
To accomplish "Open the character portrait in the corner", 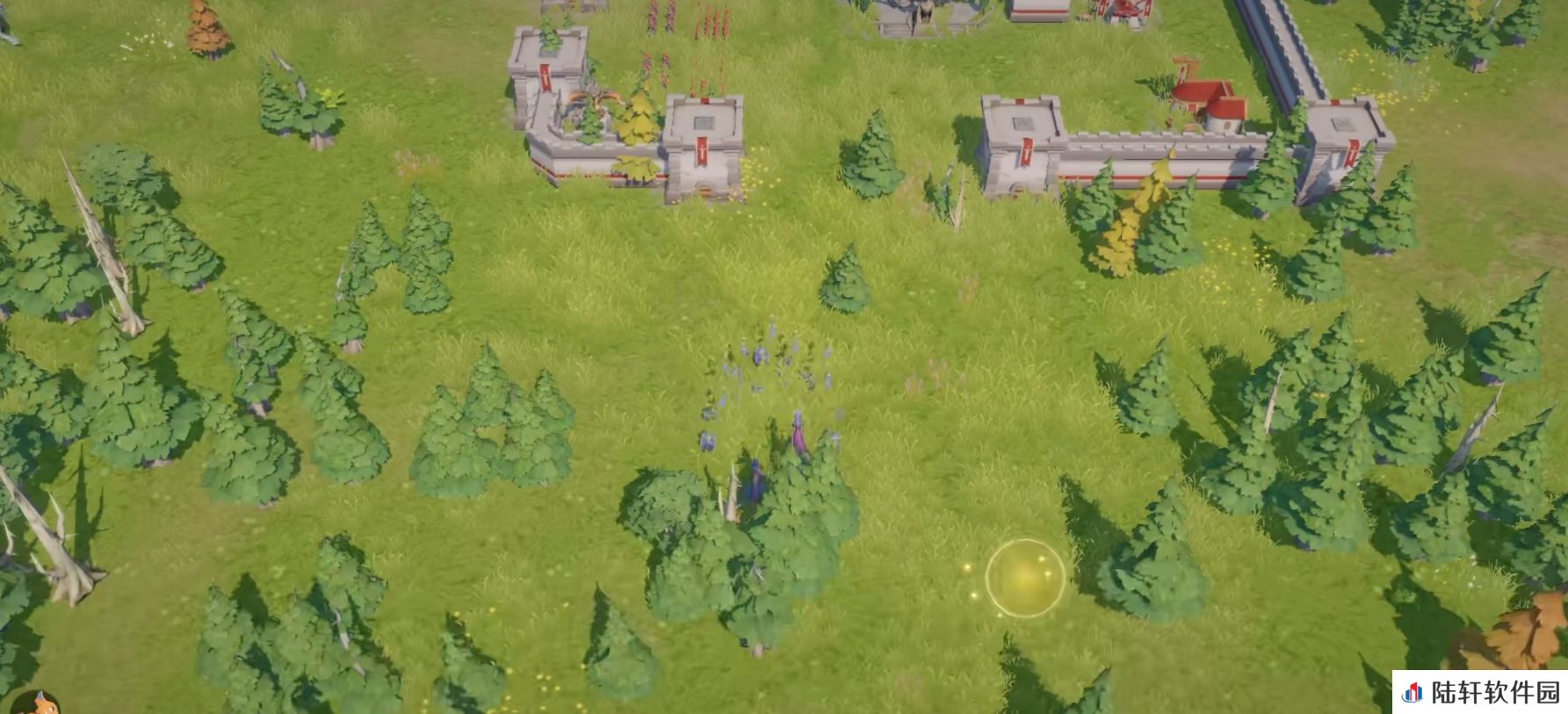I will [35, 703].
